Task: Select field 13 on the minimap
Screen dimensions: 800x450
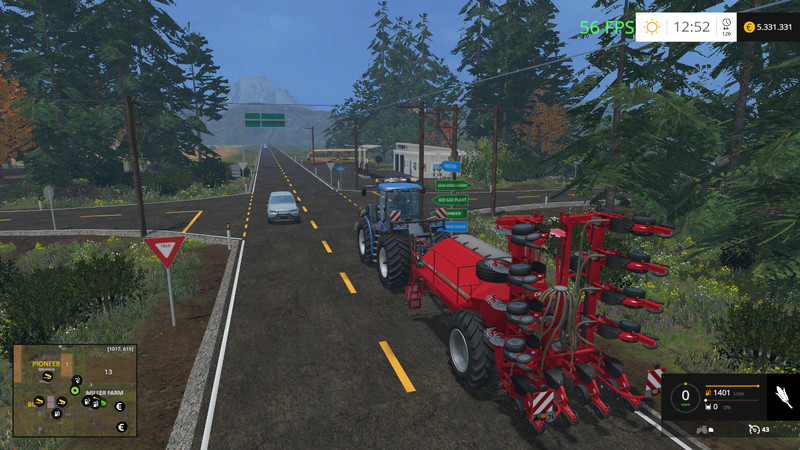Action: (106, 371)
